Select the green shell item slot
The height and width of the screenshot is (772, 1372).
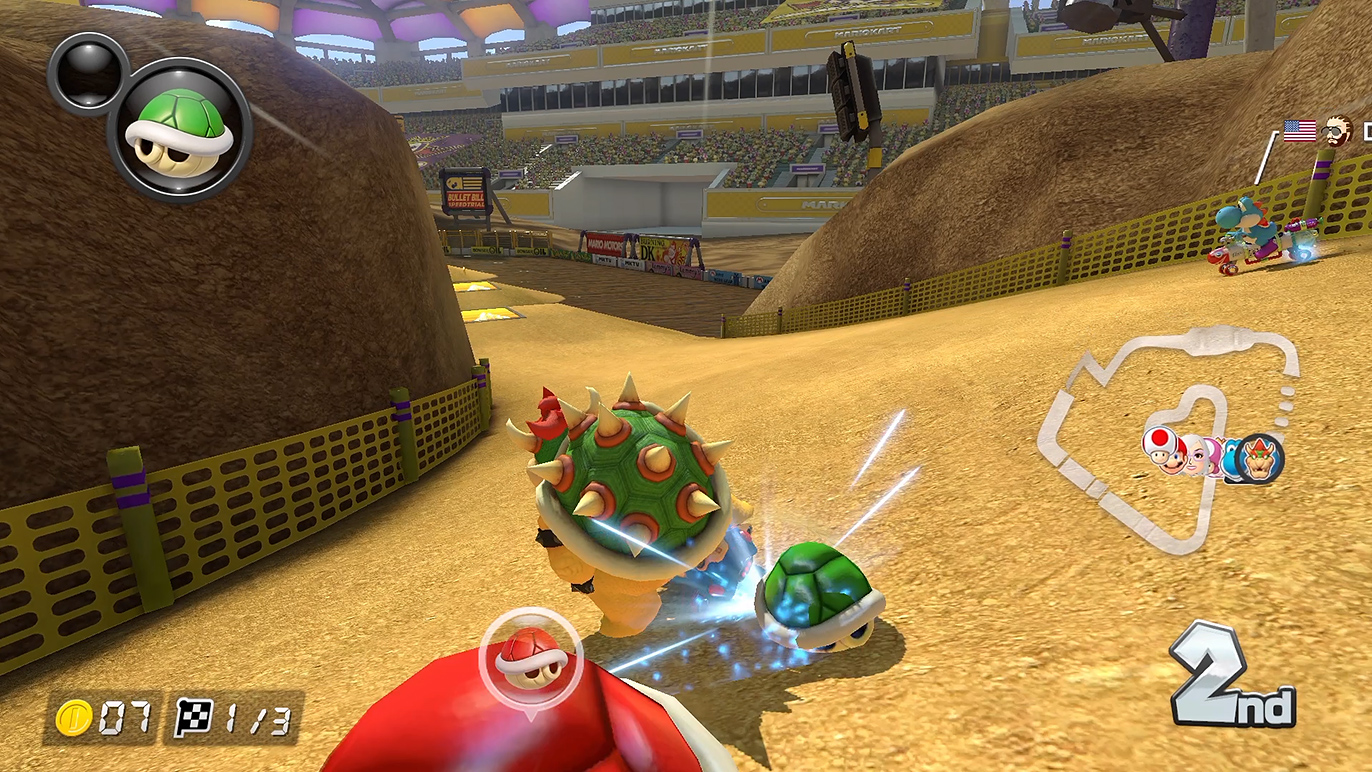click(x=180, y=129)
